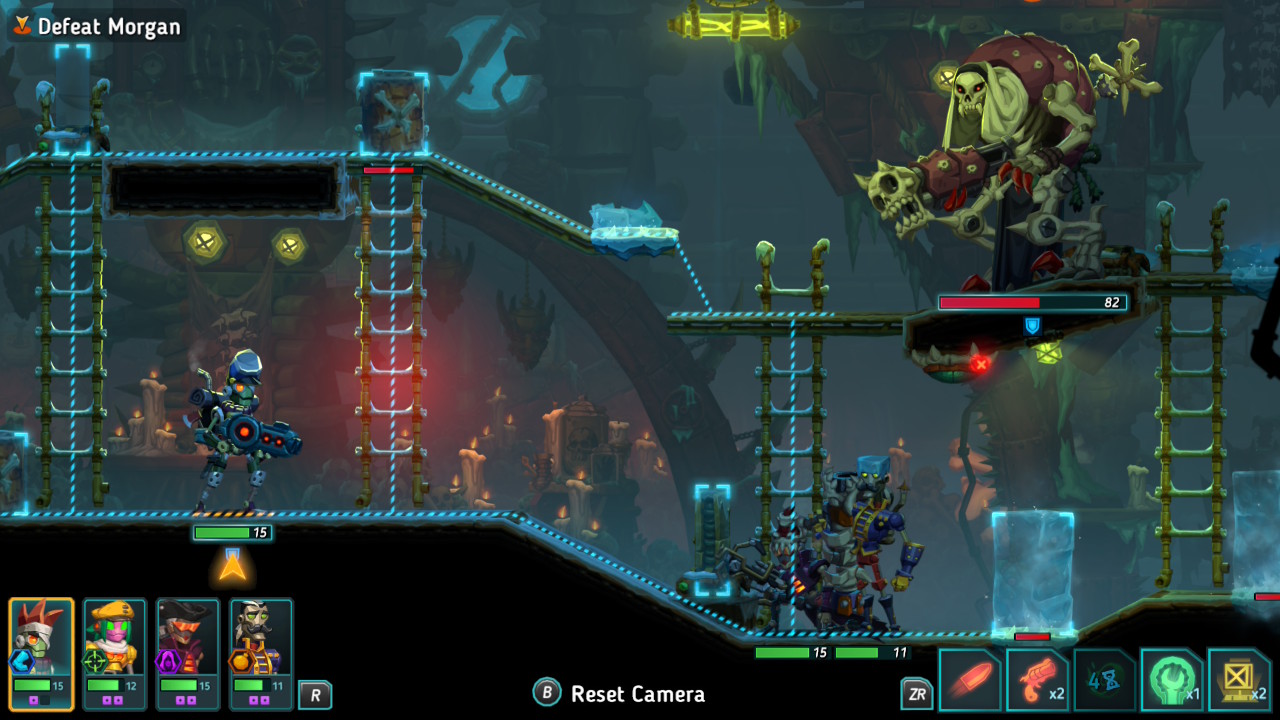The width and height of the screenshot is (1280, 720).
Task: Use the orange flare pistol item
Action: pyautogui.click(x=1036, y=681)
